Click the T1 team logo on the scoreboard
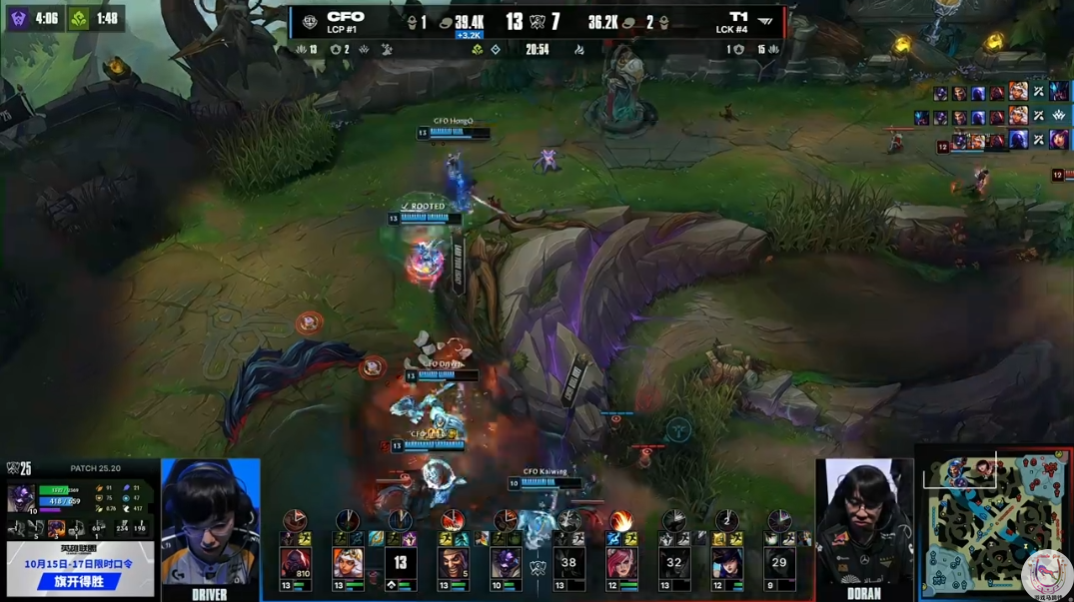1074x602 pixels. 765,21
